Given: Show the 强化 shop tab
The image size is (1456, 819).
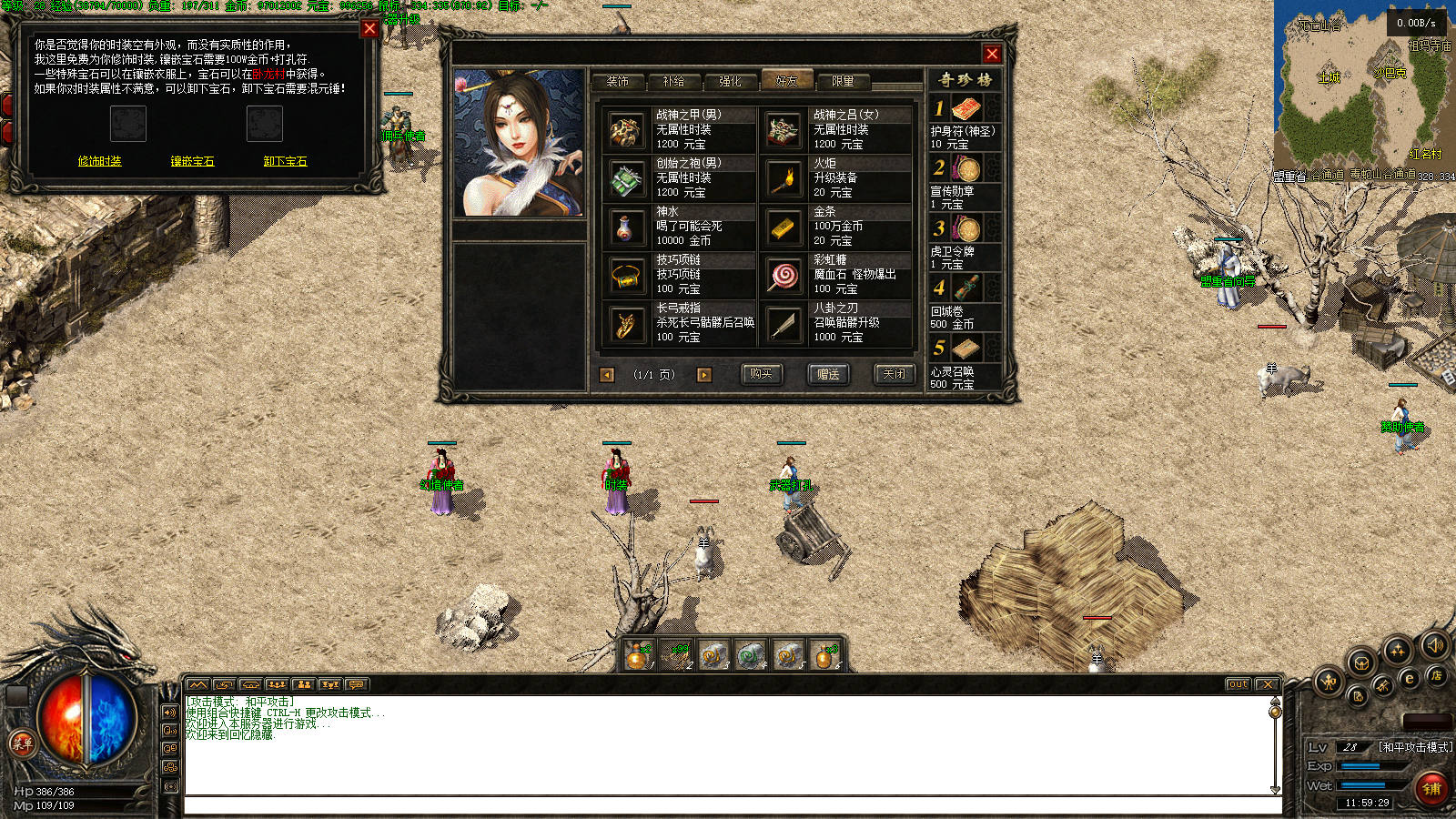Looking at the screenshot, I should pos(730,81).
